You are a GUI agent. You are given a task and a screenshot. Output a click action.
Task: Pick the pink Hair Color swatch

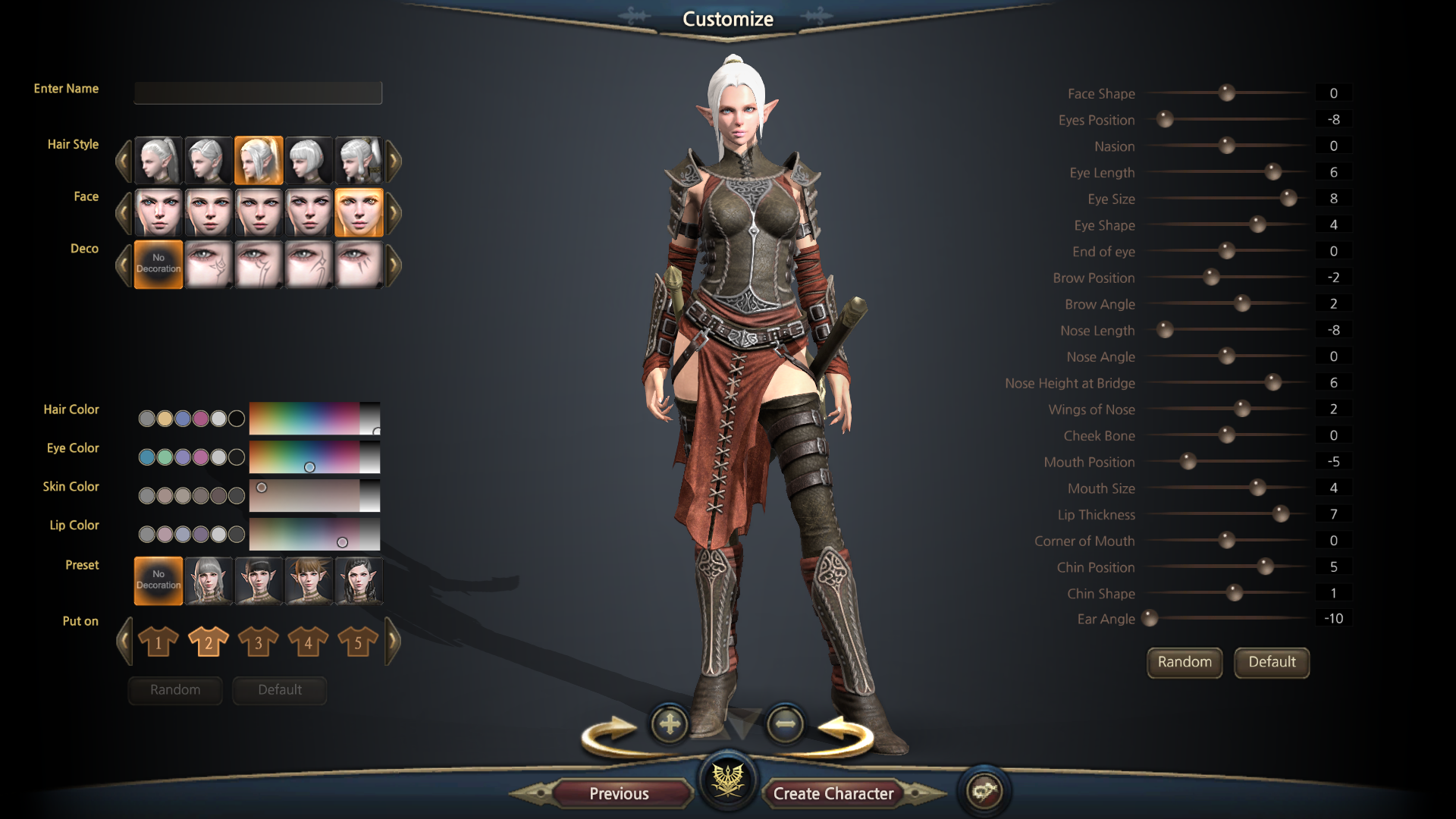click(x=200, y=419)
